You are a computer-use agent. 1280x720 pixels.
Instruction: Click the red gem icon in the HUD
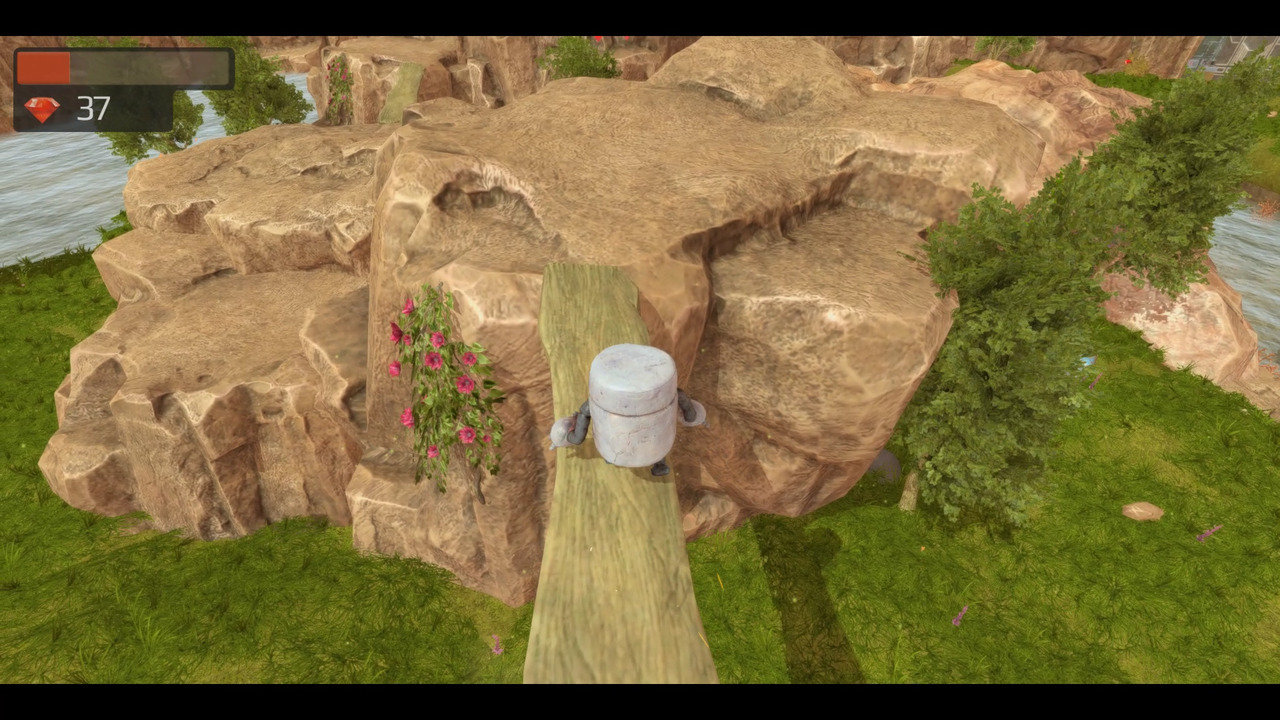coord(42,109)
